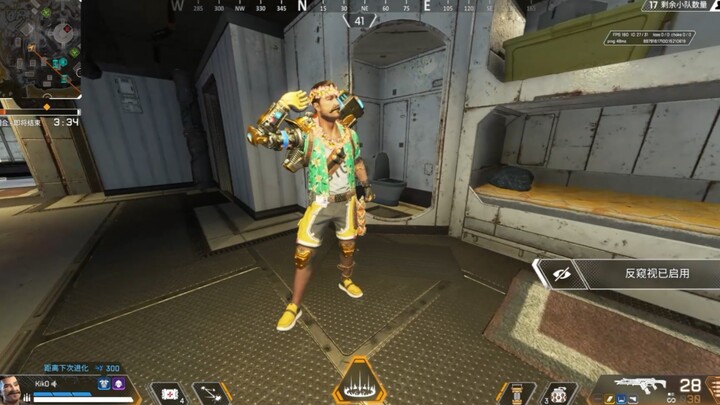720x405 pixels.
Task: Click the compass bar heading indicator
Action: click(x=360, y=19)
